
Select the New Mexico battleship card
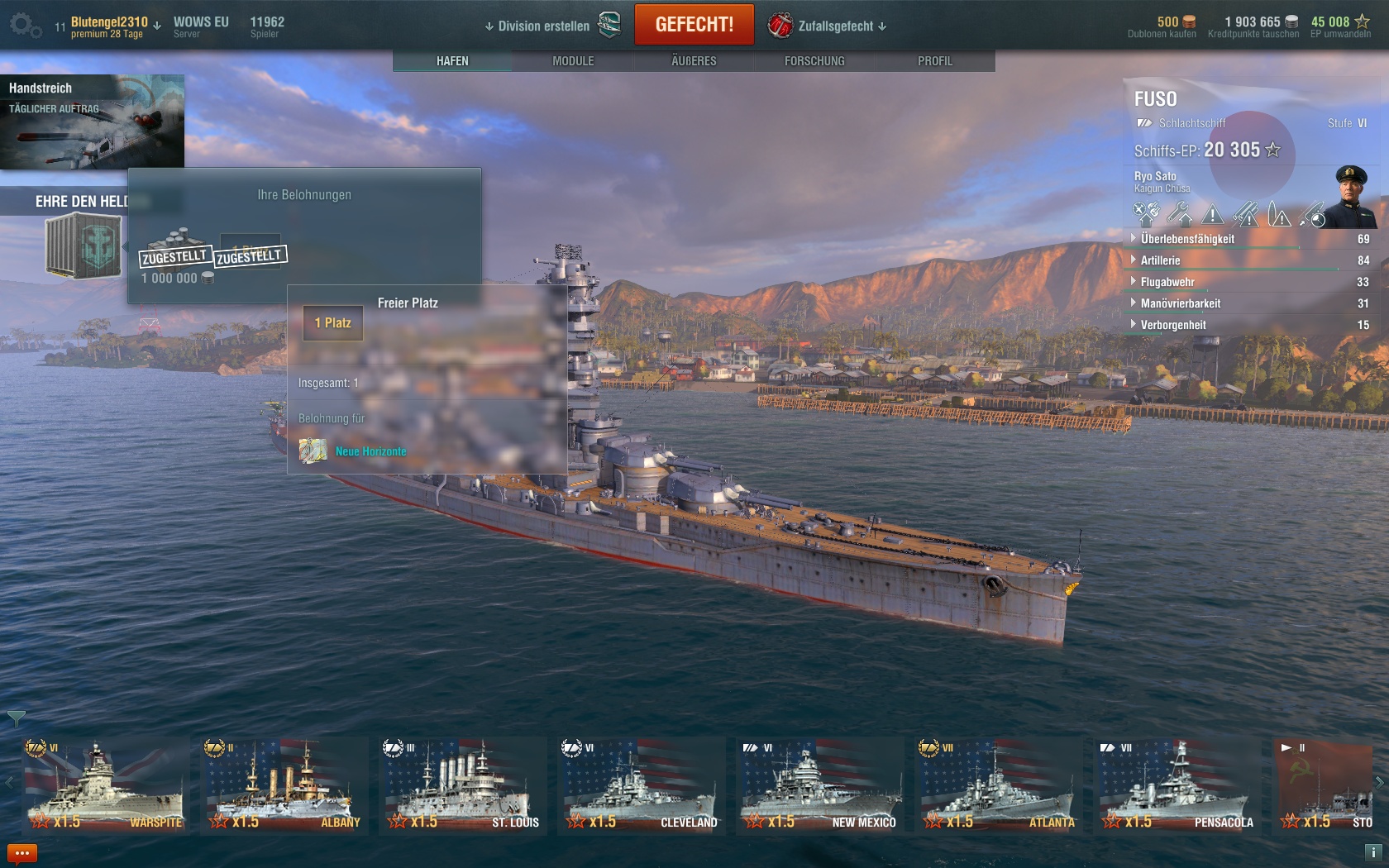819,786
